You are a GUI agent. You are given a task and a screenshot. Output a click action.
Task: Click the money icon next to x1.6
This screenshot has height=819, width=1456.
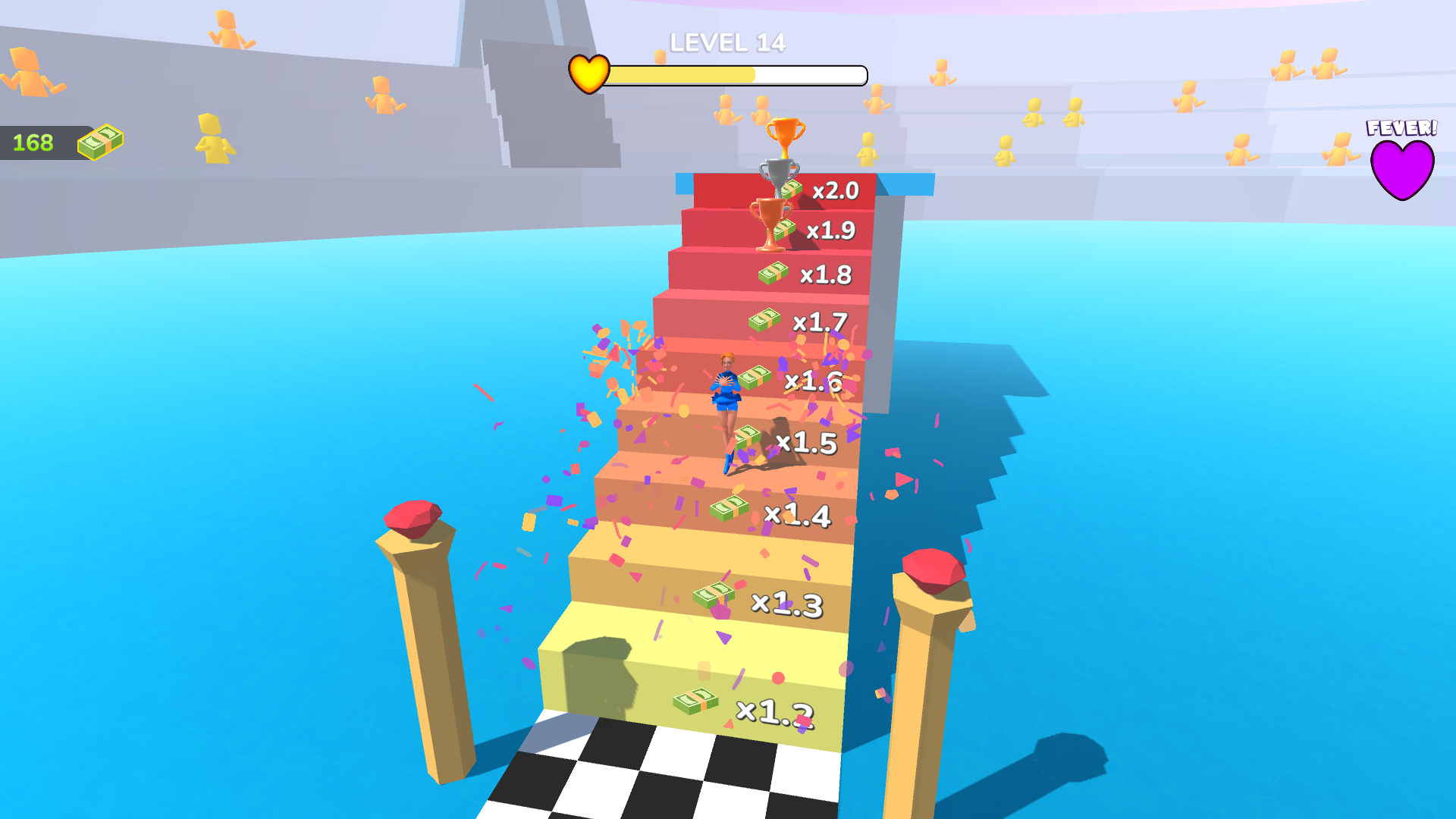(754, 377)
